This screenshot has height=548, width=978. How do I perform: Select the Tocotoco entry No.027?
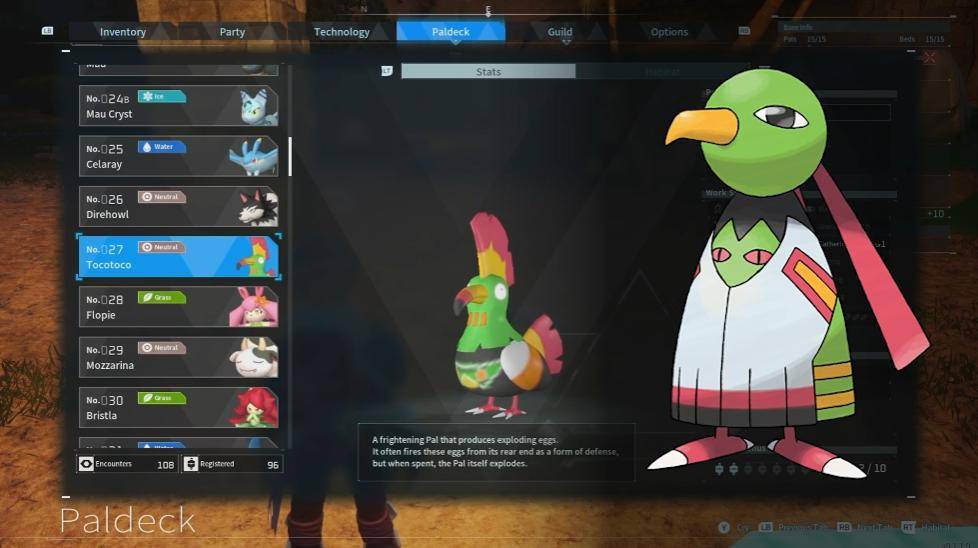[x=178, y=256]
